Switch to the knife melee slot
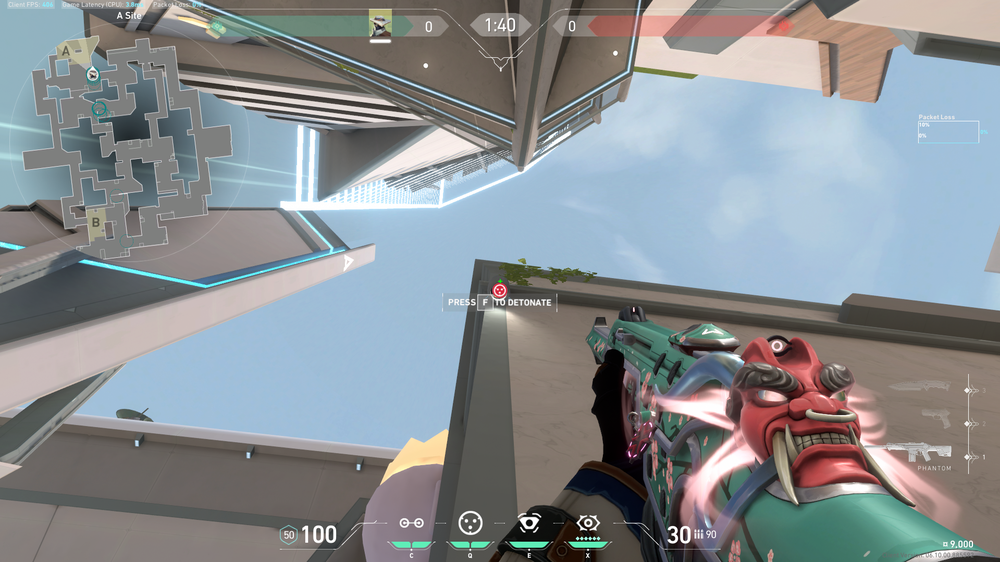 point(922,387)
